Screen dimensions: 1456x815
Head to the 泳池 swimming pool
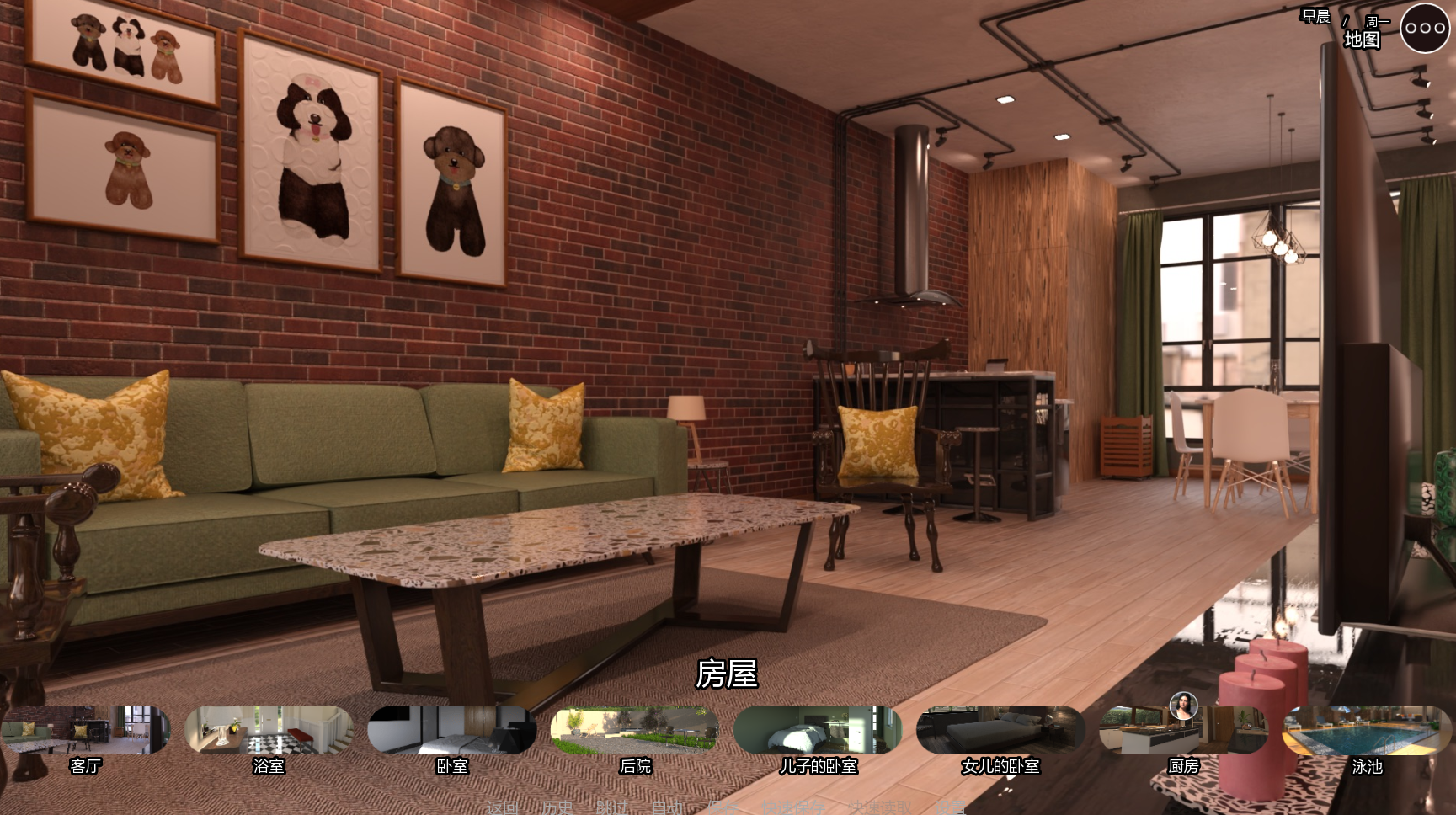[x=1367, y=730]
